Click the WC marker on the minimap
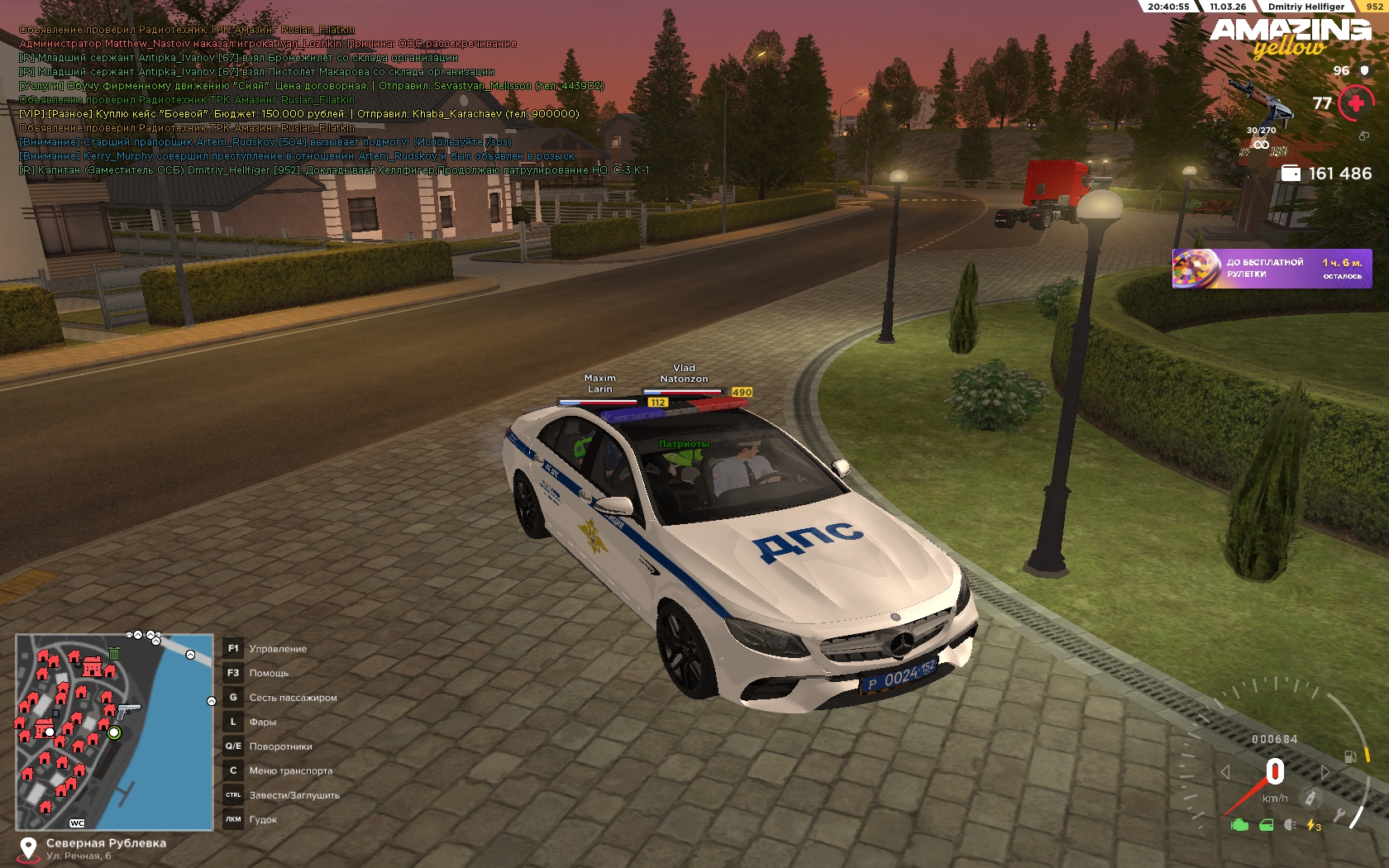Viewport: 1389px width, 868px height. click(x=77, y=823)
